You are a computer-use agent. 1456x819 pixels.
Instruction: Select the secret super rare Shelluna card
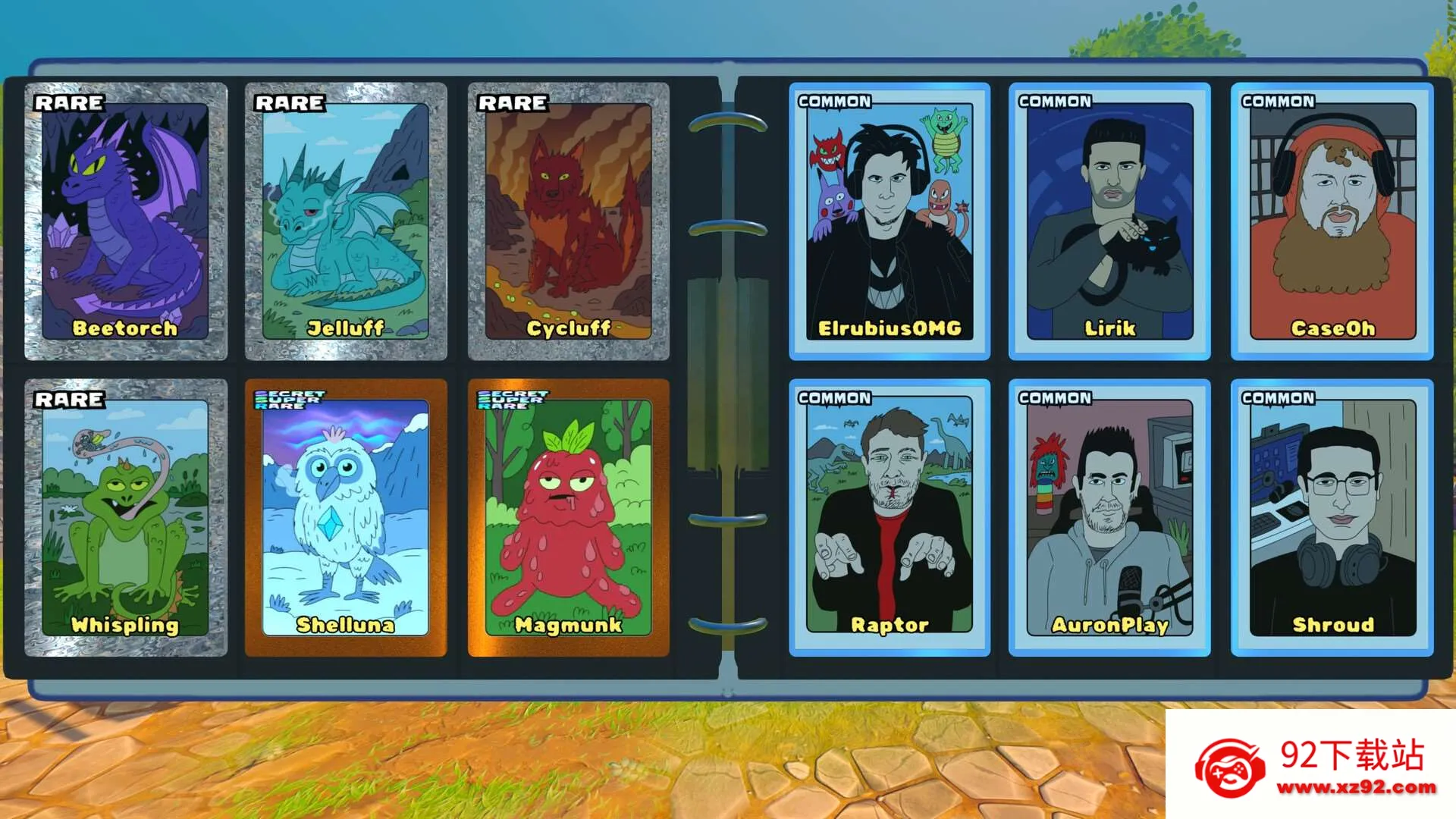click(x=346, y=517)
